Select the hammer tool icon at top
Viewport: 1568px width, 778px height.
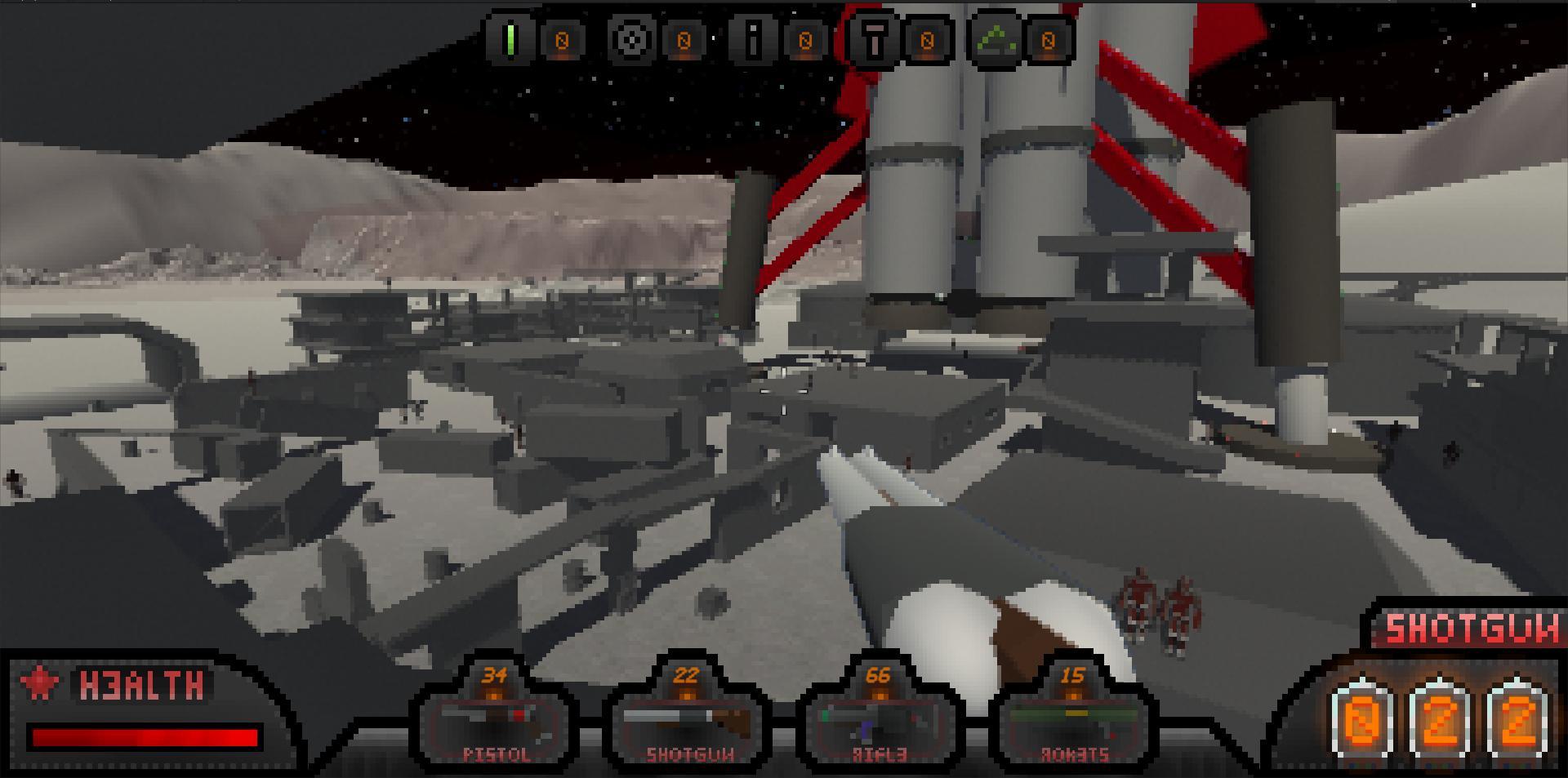[875, 39]
